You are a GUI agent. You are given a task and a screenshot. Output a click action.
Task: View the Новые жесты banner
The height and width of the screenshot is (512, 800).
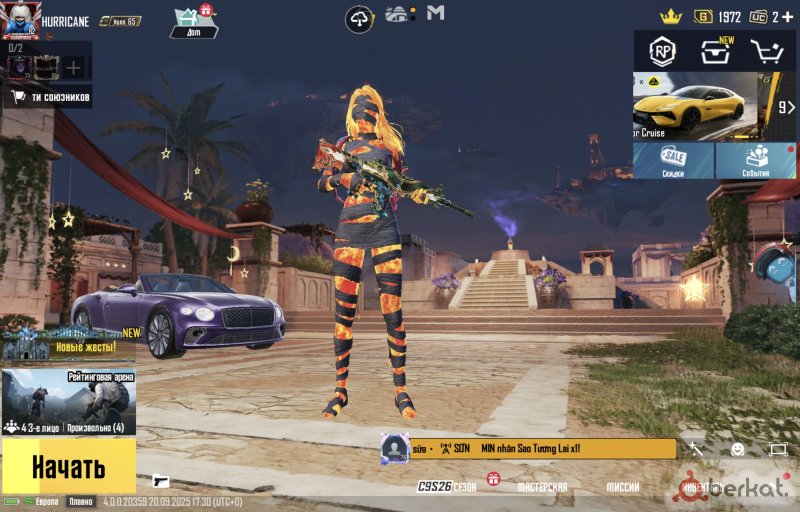70,344
